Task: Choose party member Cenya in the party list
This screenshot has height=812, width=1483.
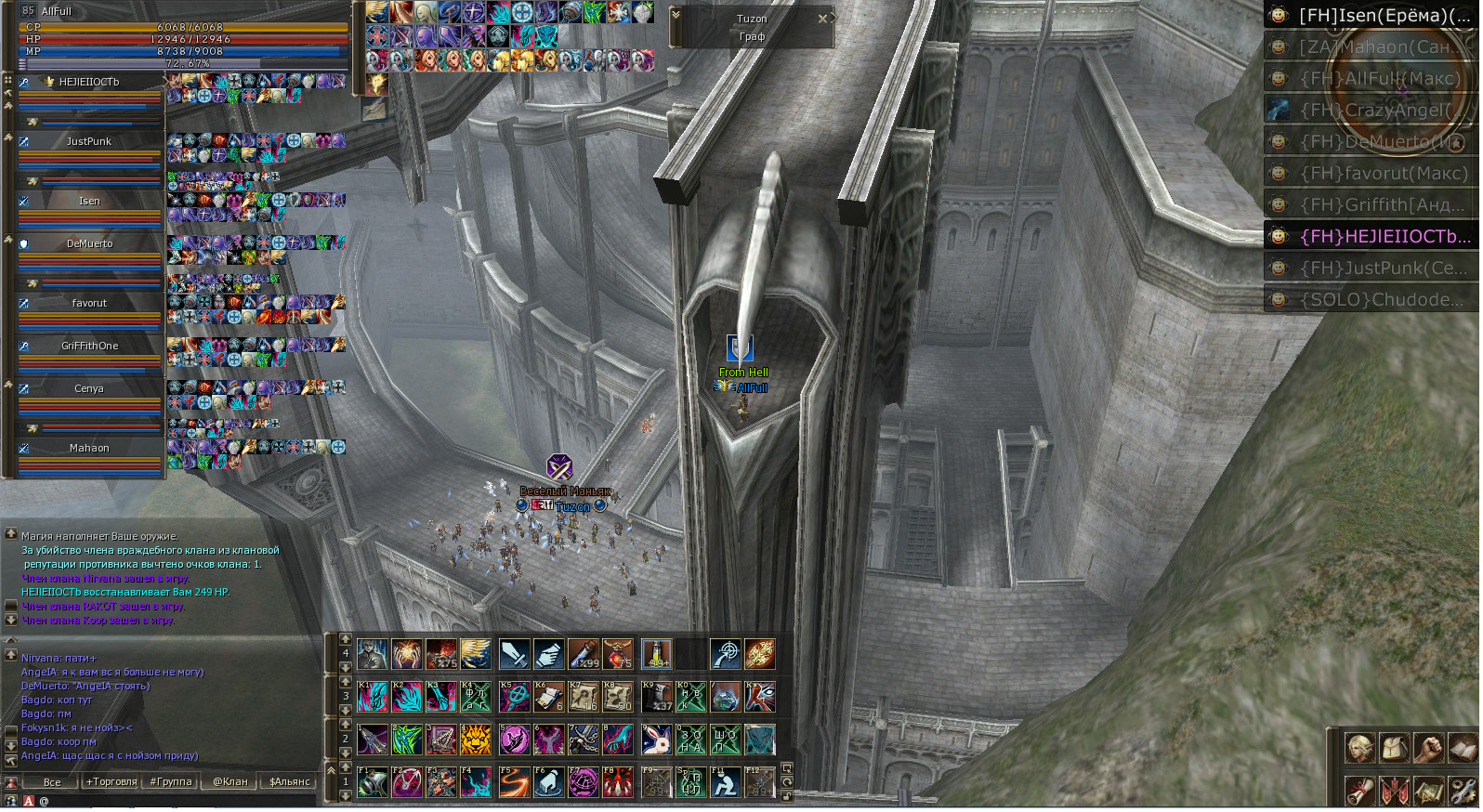Action: 89,389
